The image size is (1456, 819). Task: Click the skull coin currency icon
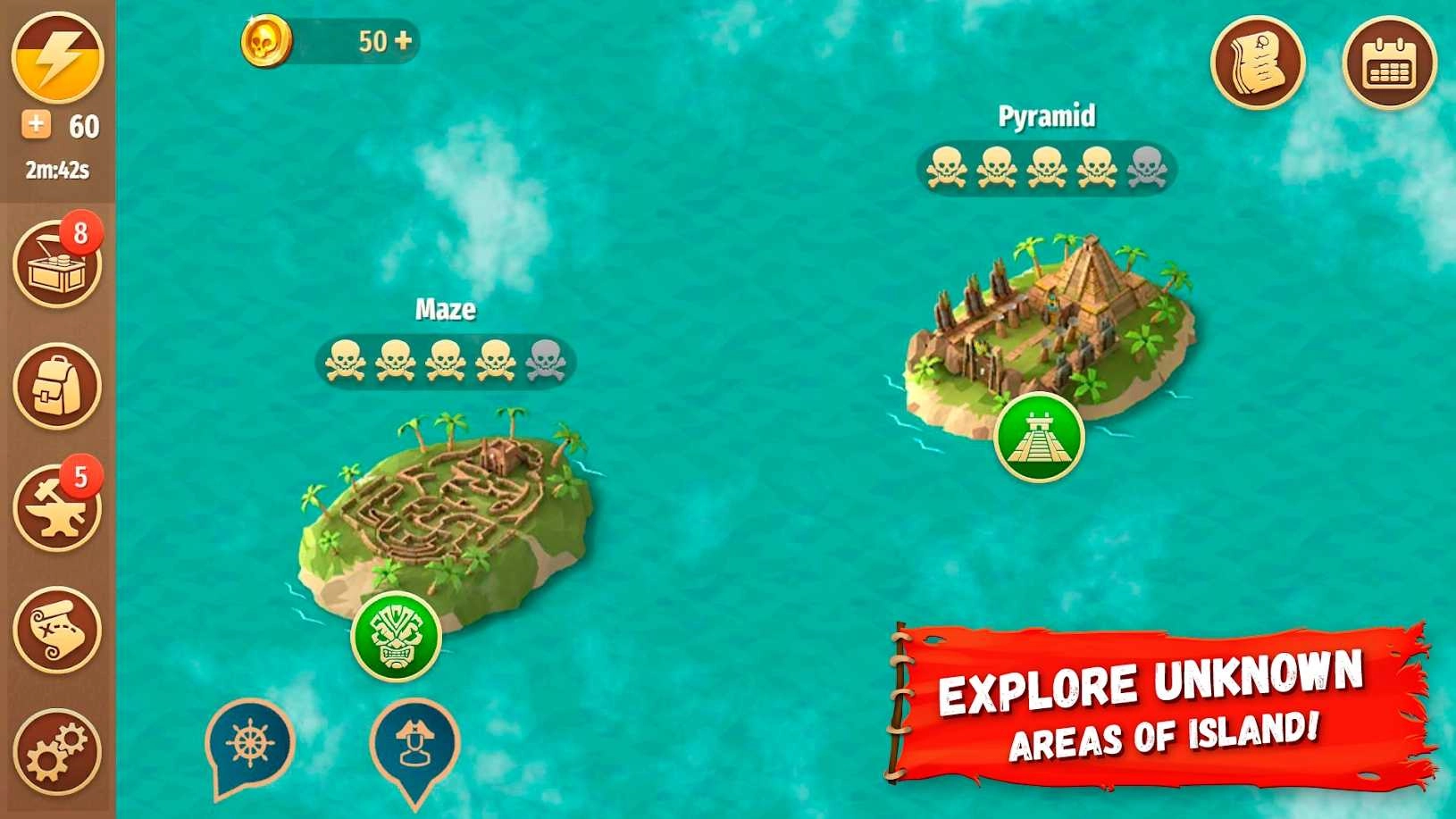(266, 39)
